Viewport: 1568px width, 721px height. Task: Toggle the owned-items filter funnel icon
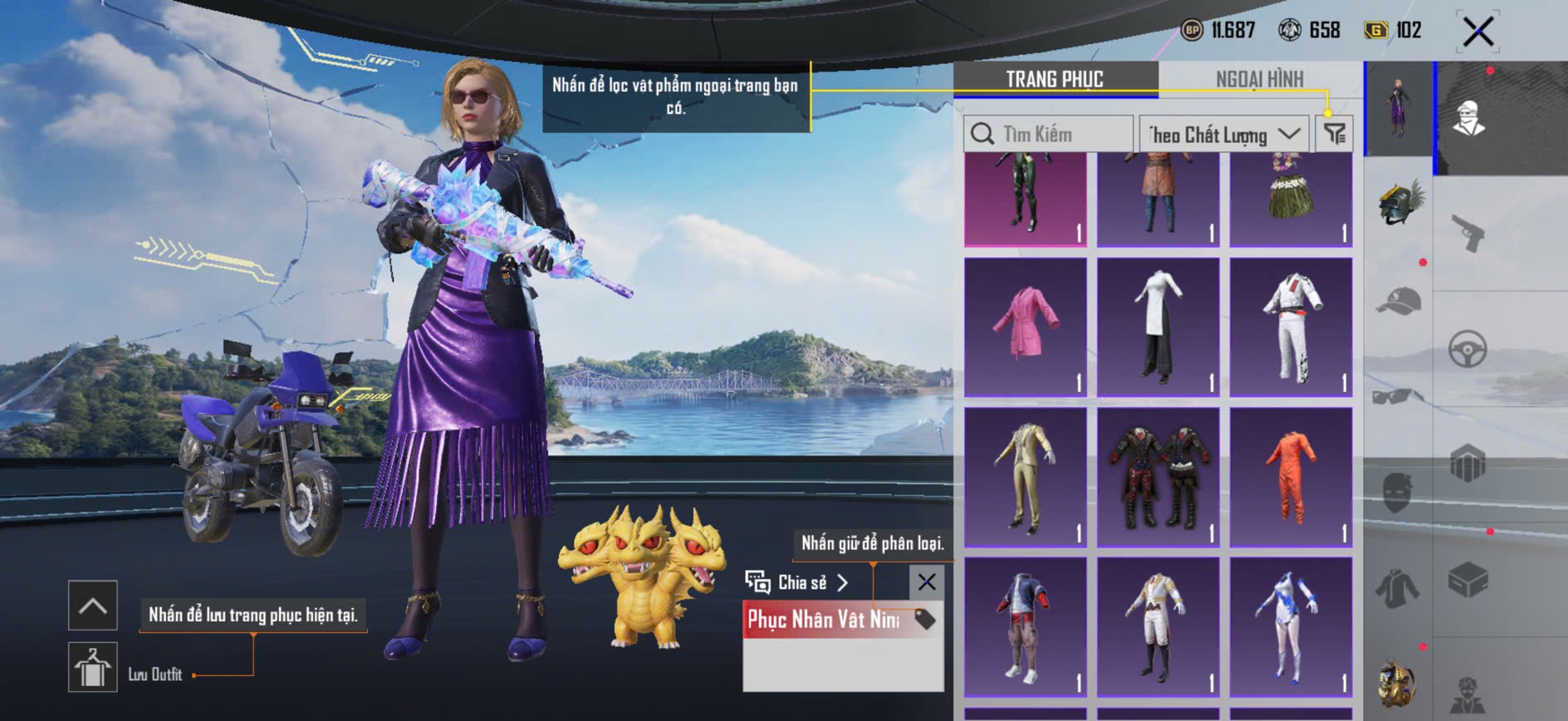pos(1335,134)
